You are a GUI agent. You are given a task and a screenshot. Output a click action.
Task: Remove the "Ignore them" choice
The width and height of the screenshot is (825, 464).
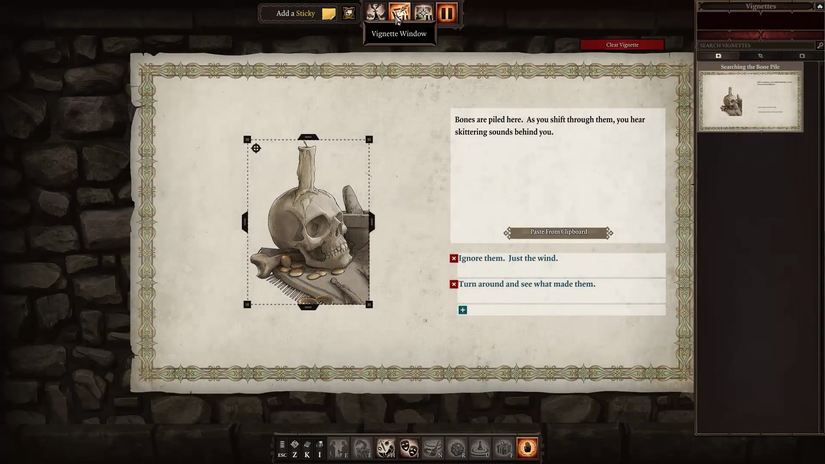454,259
